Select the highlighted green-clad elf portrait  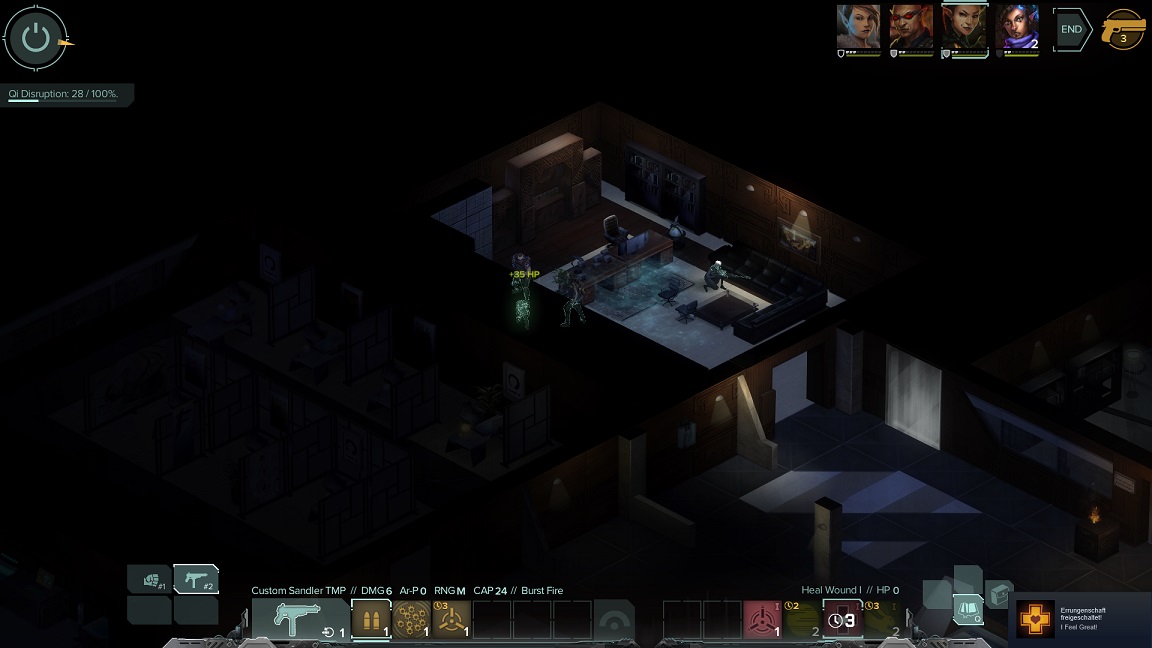pos(965,27)
